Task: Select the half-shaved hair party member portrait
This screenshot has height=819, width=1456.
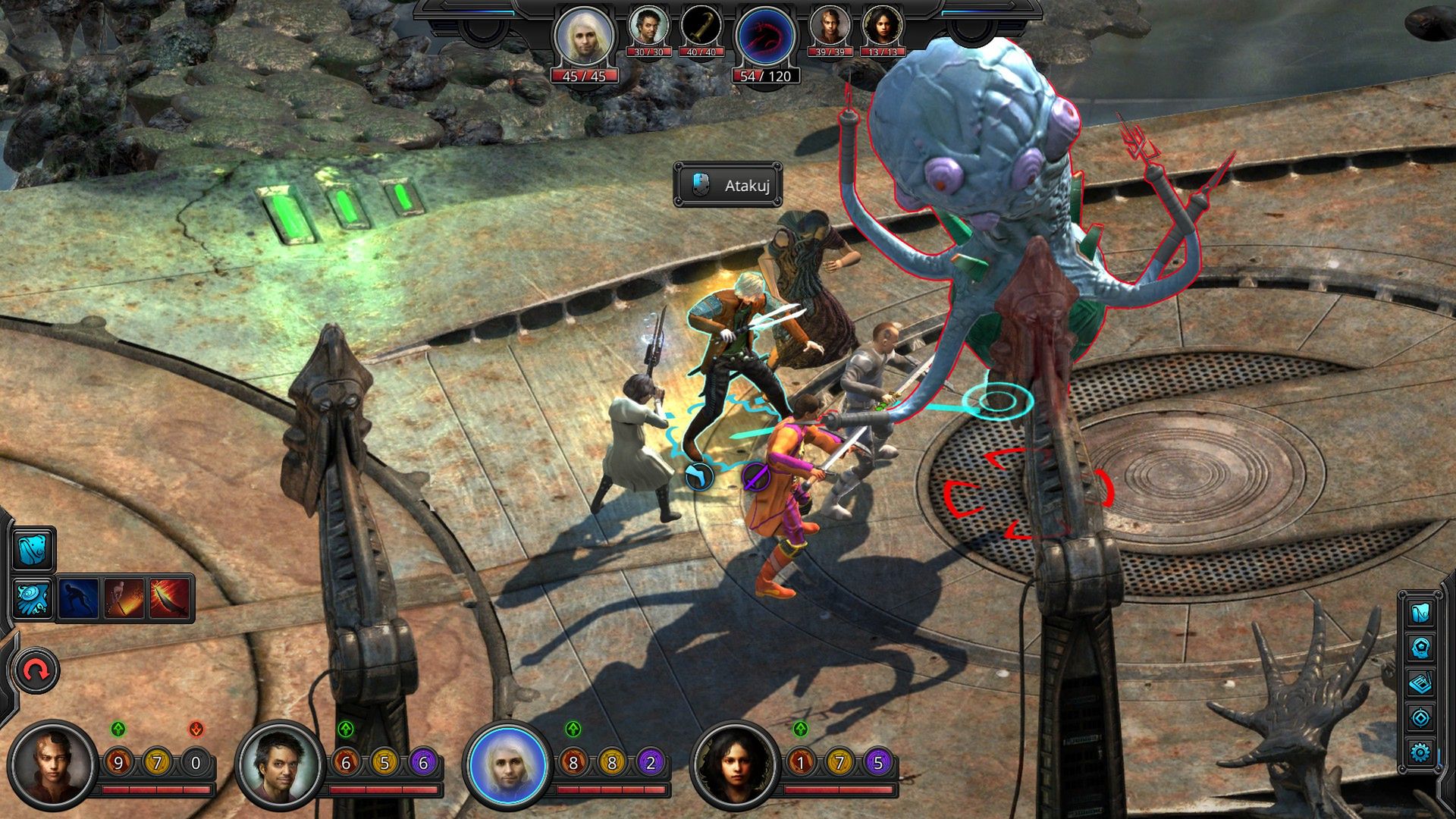Action: [x=53, y=764]
